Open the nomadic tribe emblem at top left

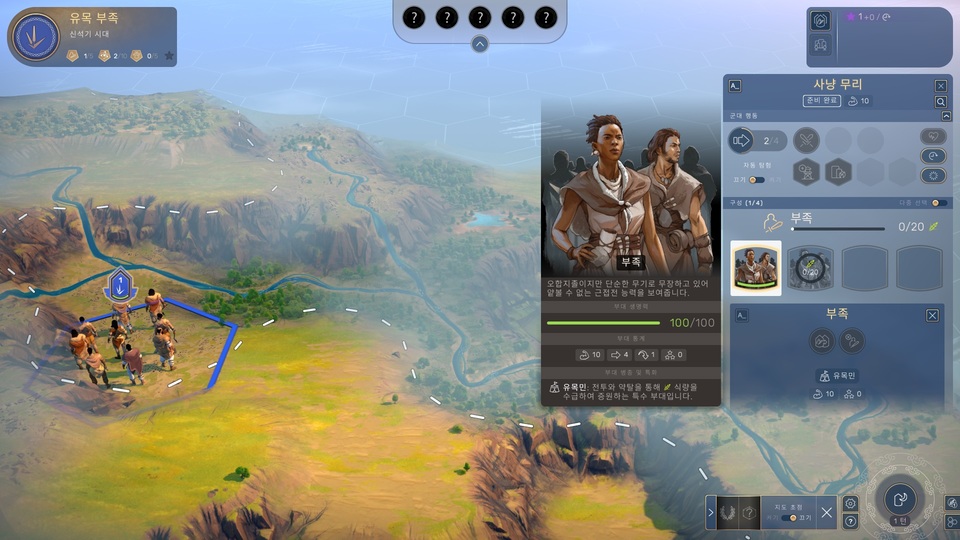point(35,37)
